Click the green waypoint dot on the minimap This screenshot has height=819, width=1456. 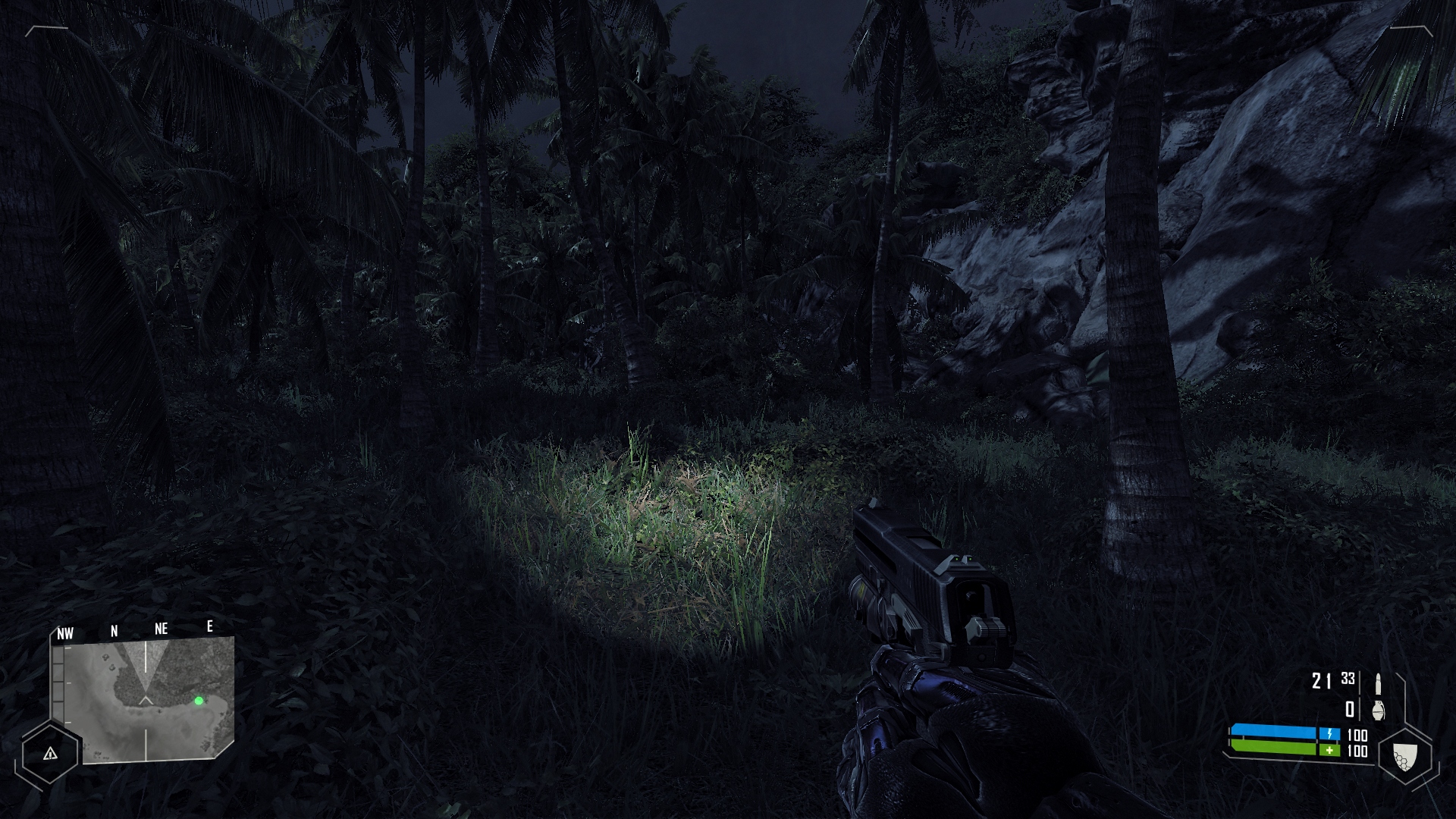[199, 701]
